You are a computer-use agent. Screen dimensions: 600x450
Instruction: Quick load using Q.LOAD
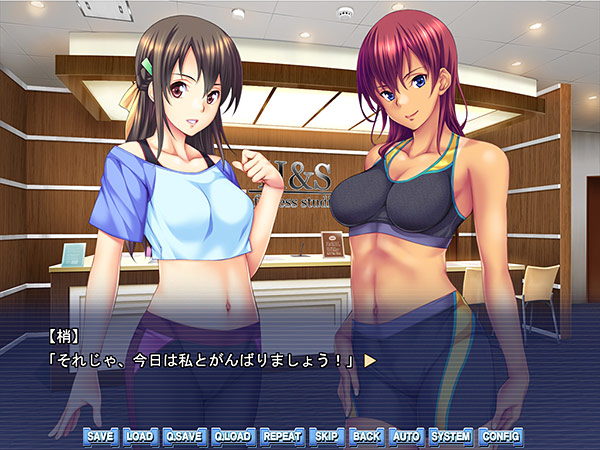(234, 437)
